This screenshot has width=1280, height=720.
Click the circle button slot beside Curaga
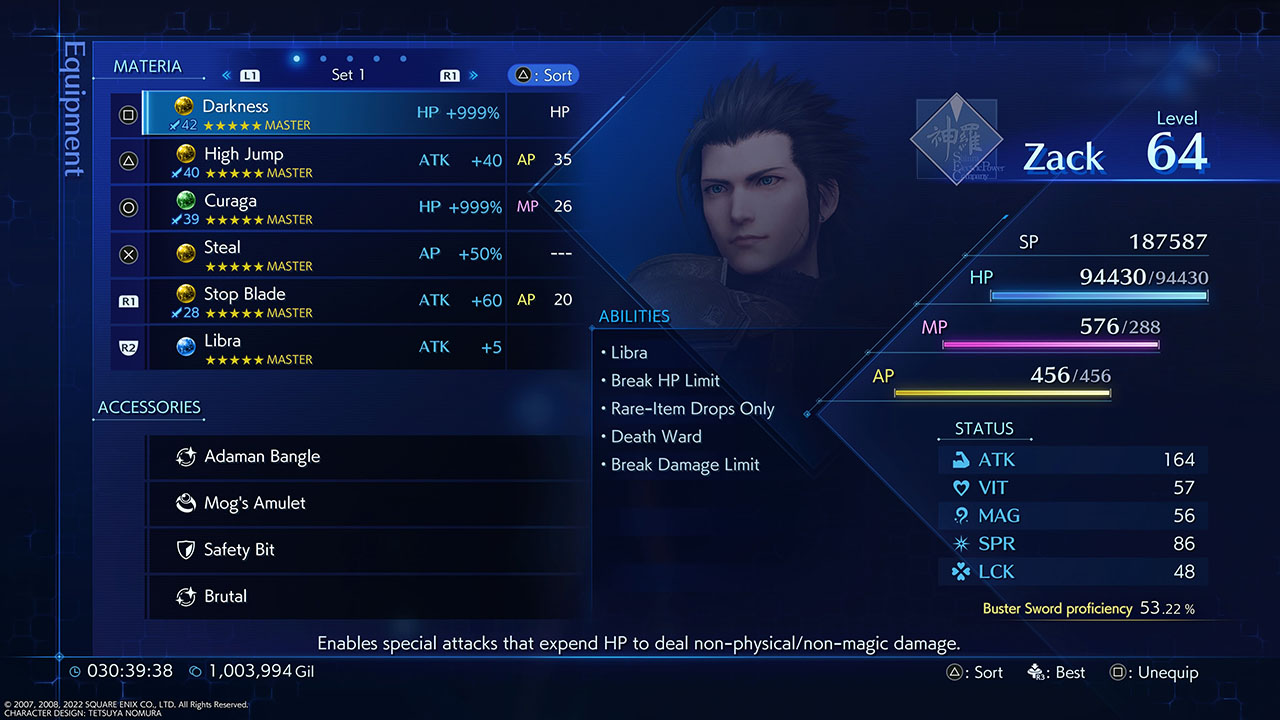click(x=128, y=208)
